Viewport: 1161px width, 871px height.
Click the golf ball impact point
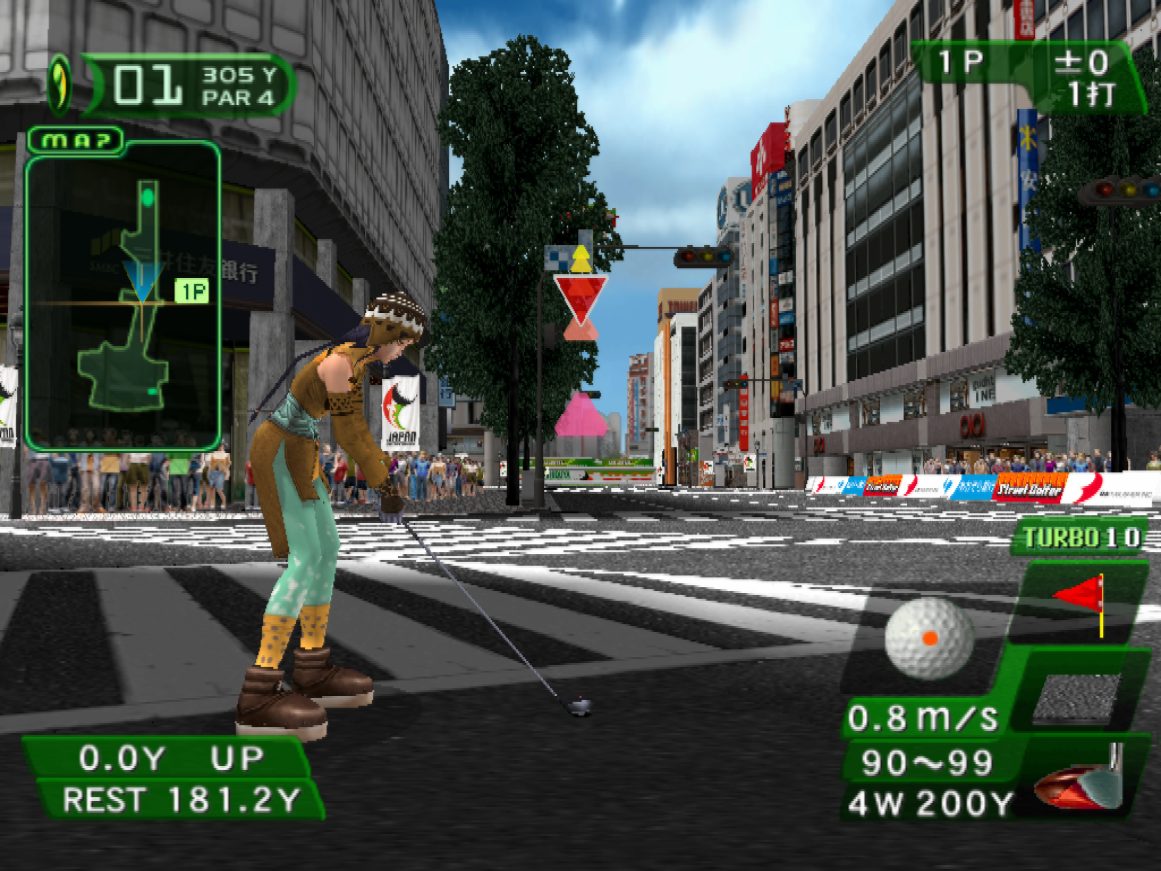coord(929,637)
